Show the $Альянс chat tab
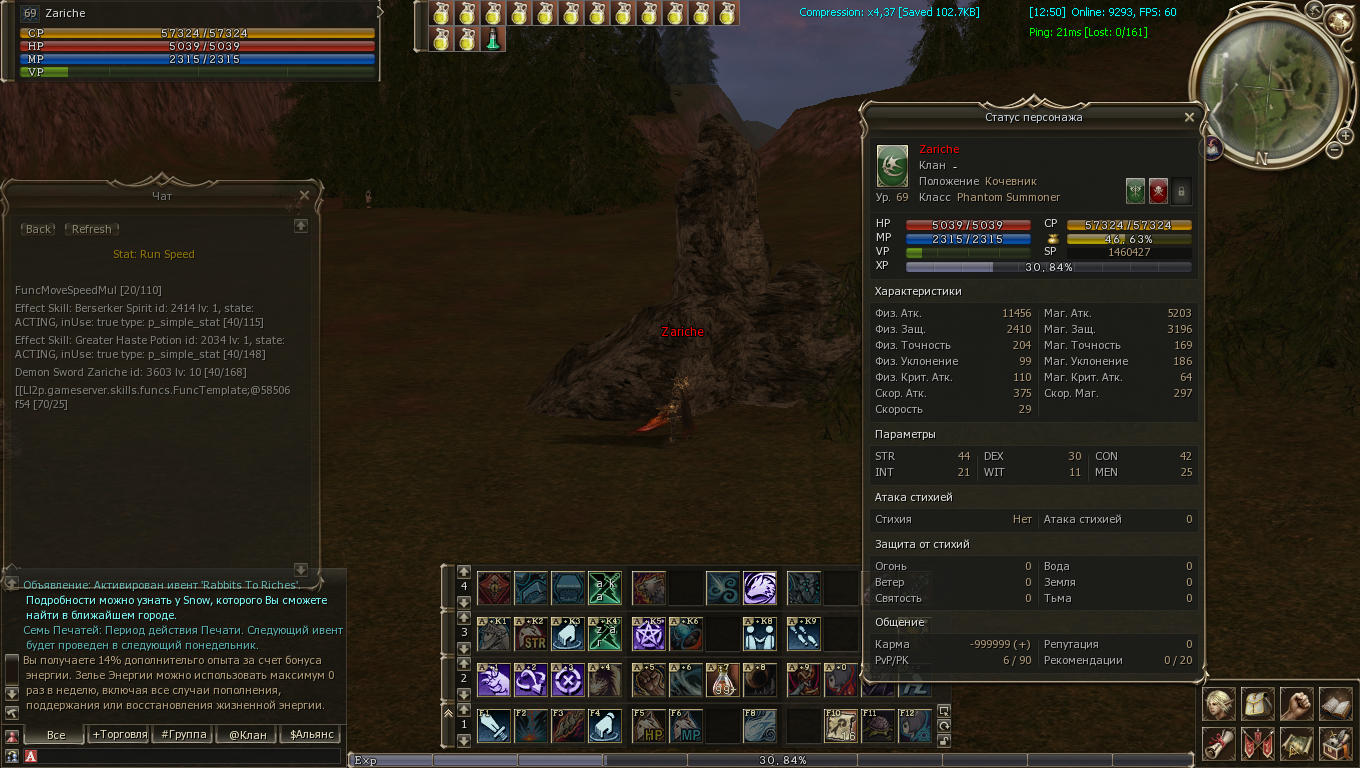 click(x=311, y=734)
